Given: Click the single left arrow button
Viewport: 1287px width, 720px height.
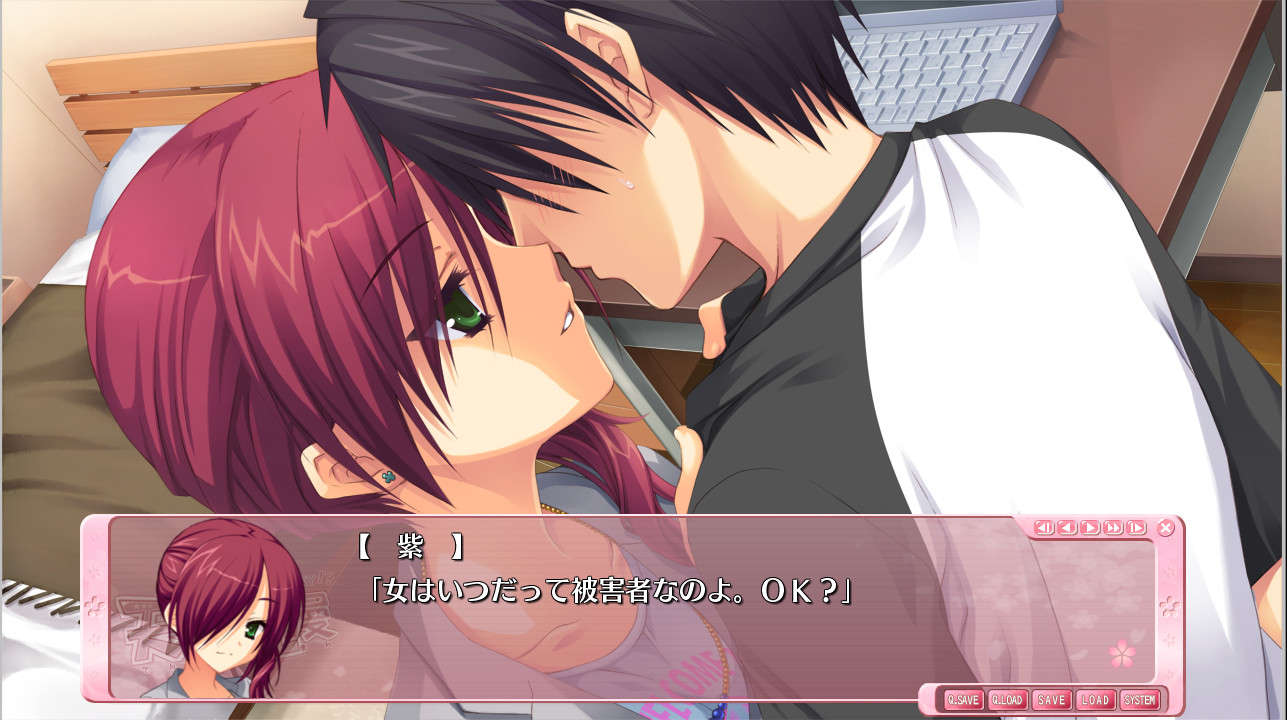Looking at the screenshot, I should point(1067,528).
